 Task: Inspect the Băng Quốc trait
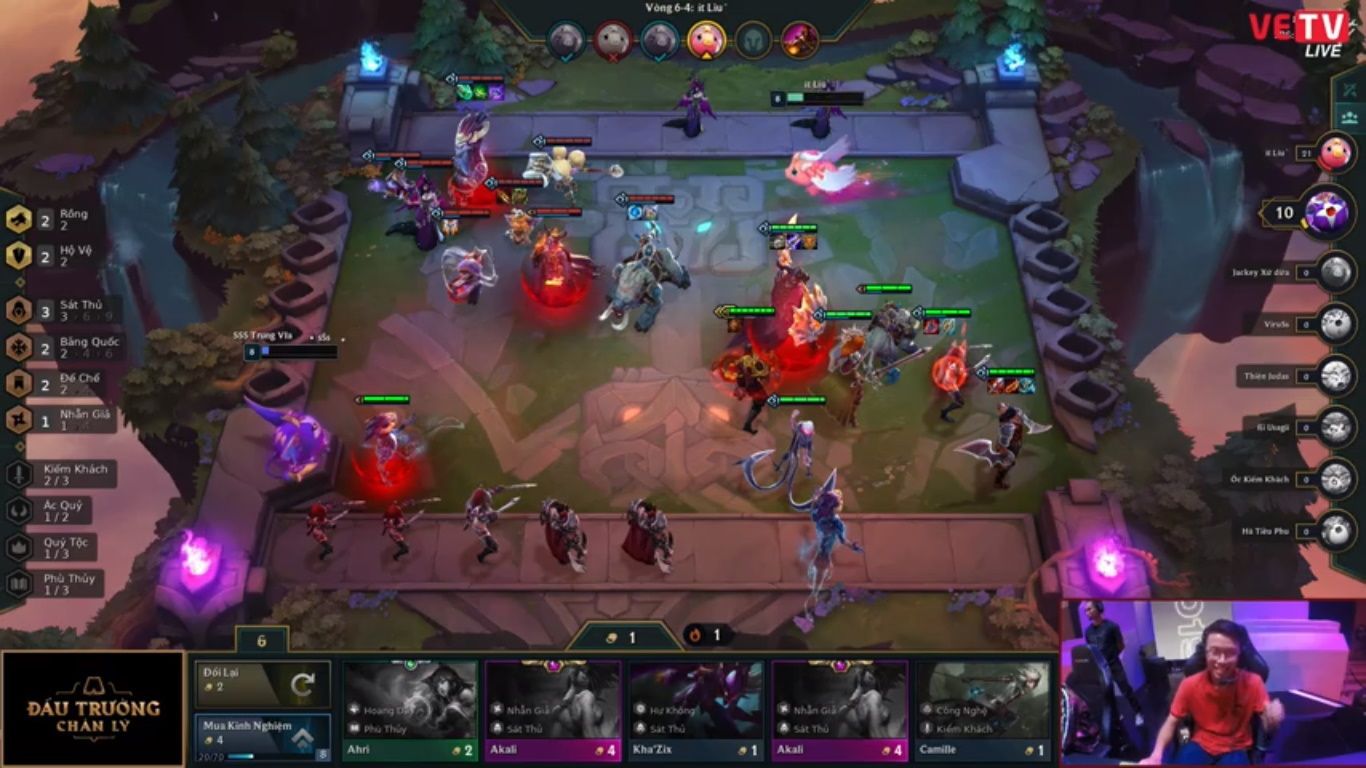click(x=64, y=347)
